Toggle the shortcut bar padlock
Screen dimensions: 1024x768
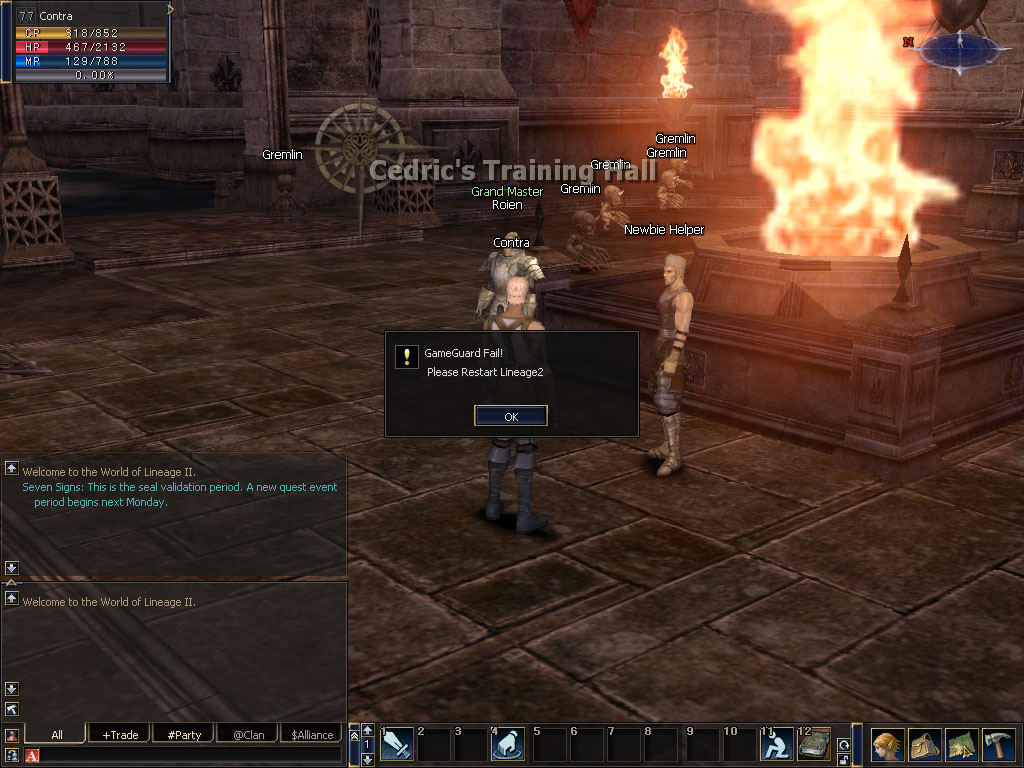pyautogui.click(x=844, y=760)
